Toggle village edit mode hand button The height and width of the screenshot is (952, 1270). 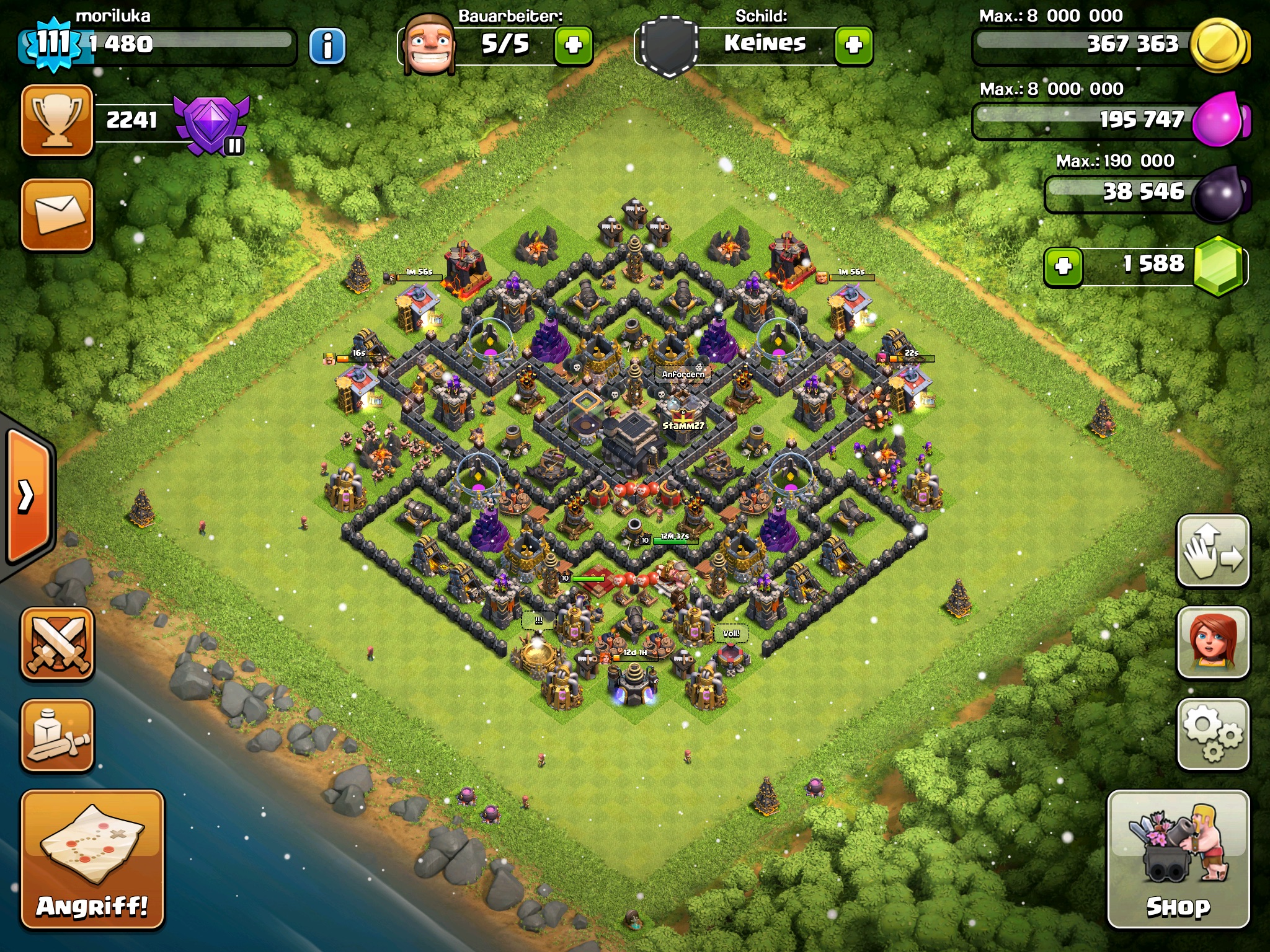pyautogui.click(x=1212, y=550)
